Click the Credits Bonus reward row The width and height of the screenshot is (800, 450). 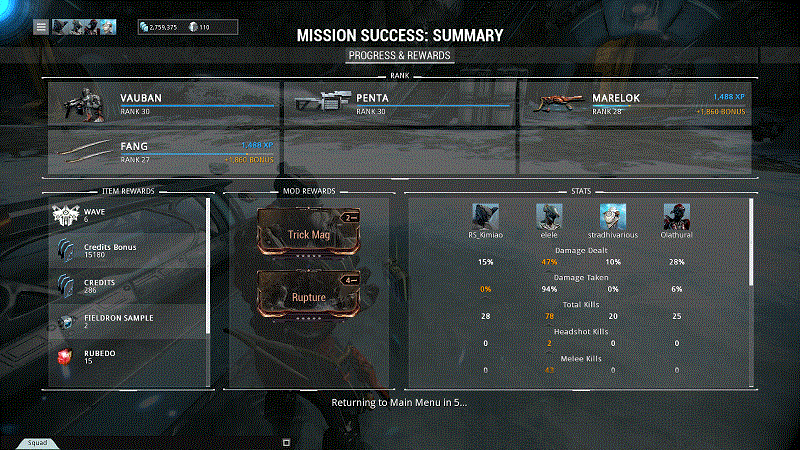(128, 250)
